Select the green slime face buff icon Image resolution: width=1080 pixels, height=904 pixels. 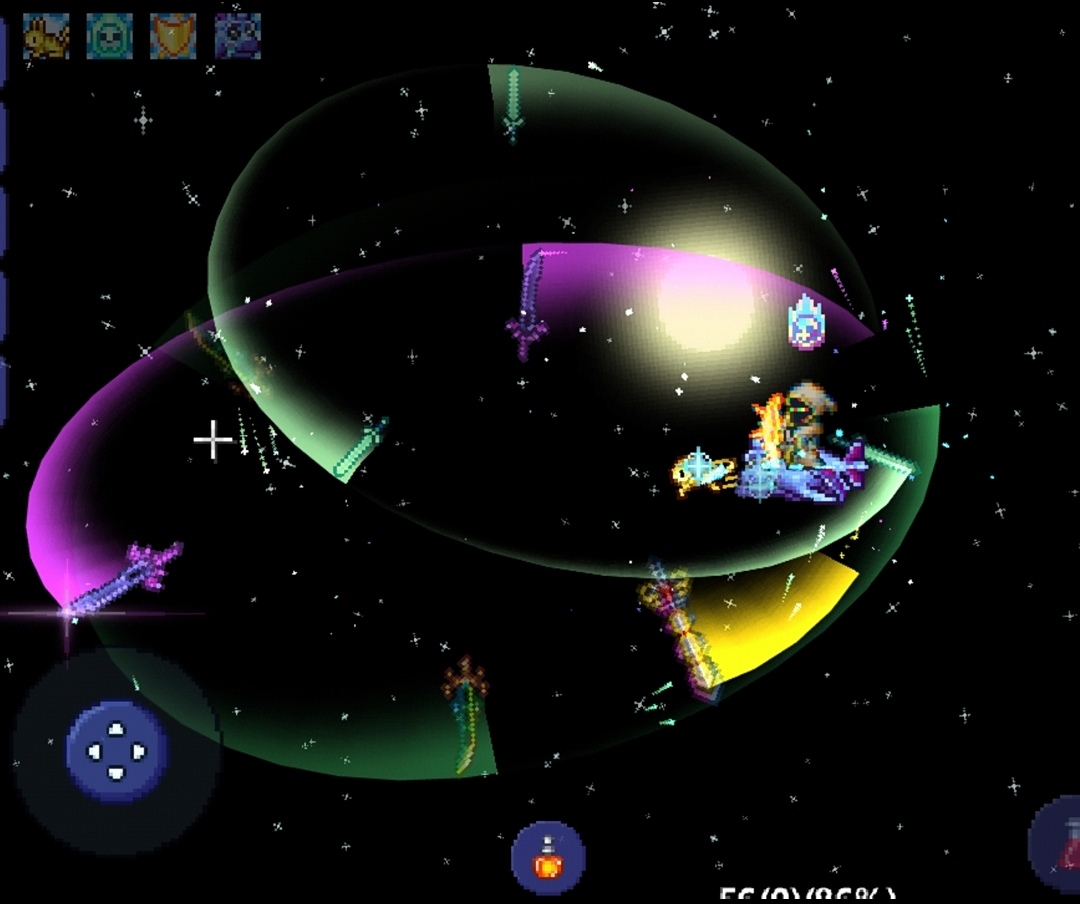(109, 36)
